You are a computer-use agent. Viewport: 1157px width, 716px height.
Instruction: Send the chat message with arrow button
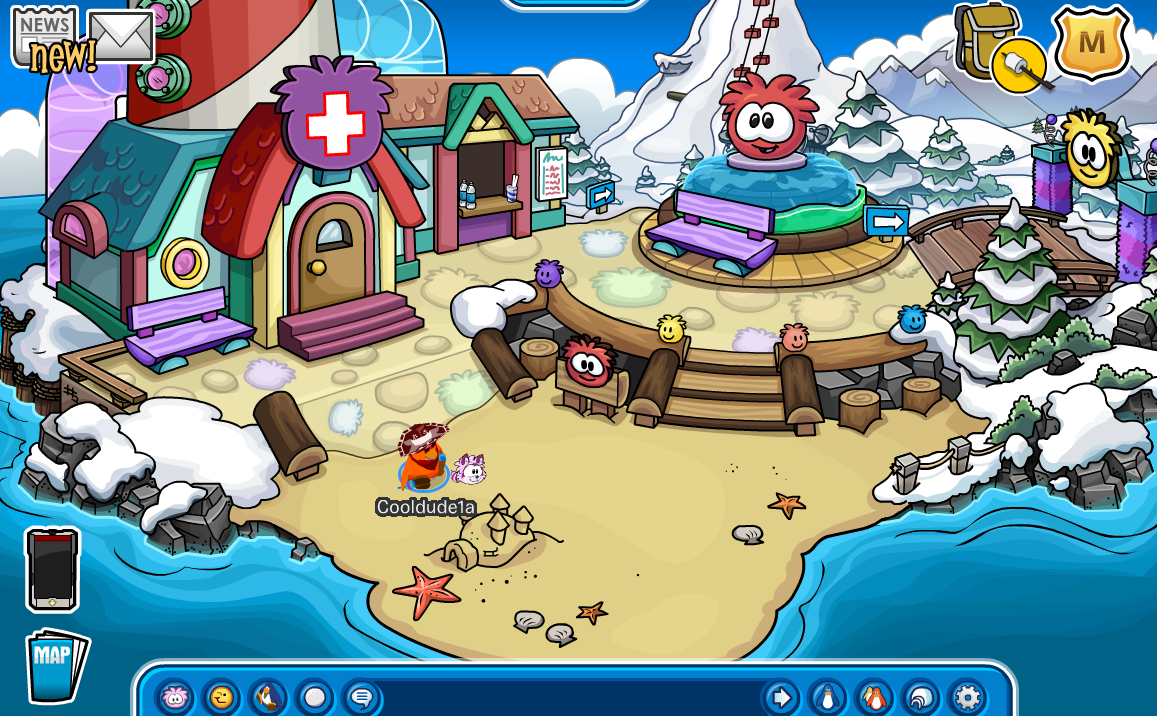click(x=780, y=696)
